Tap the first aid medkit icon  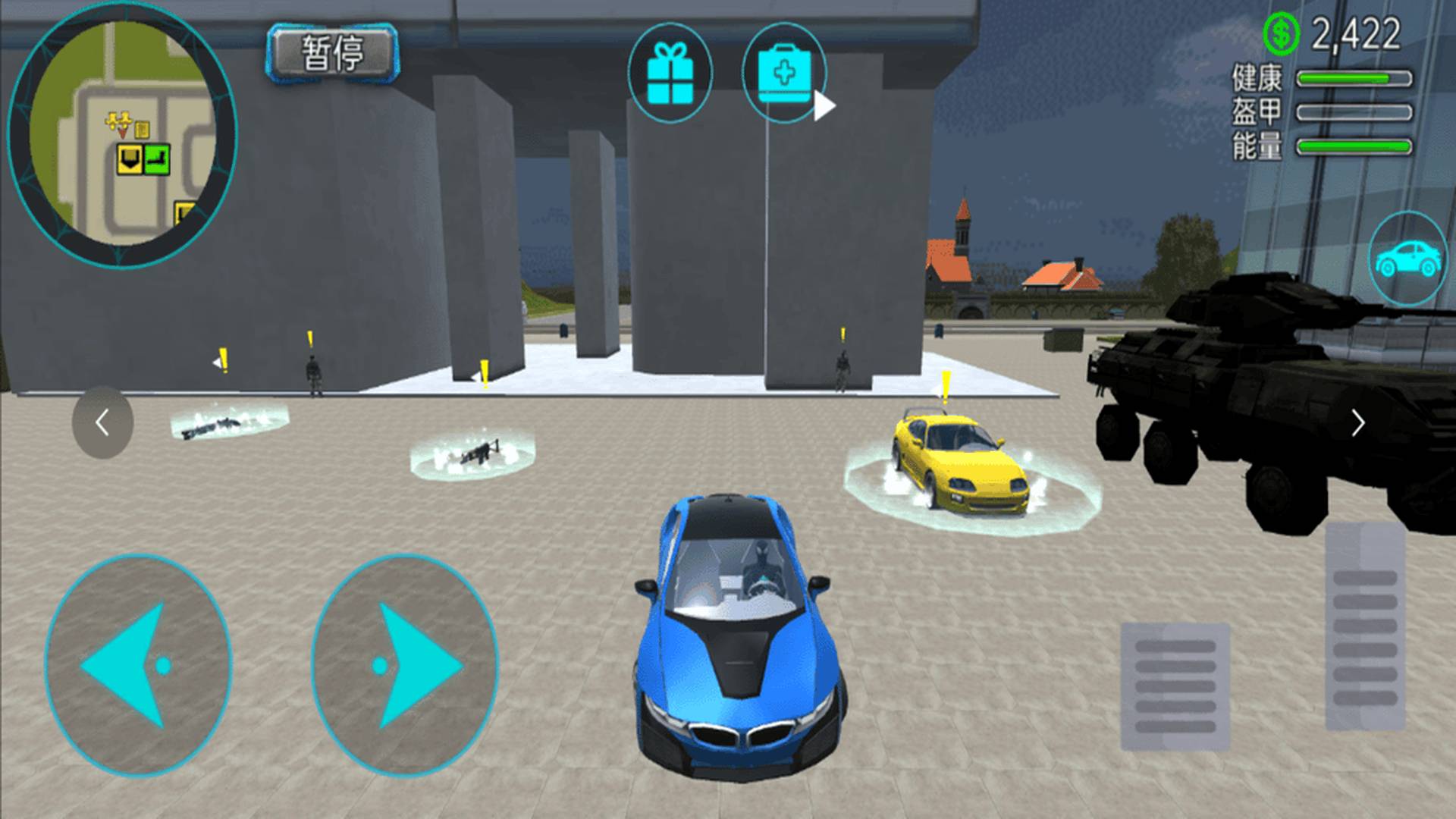point(784,74)
